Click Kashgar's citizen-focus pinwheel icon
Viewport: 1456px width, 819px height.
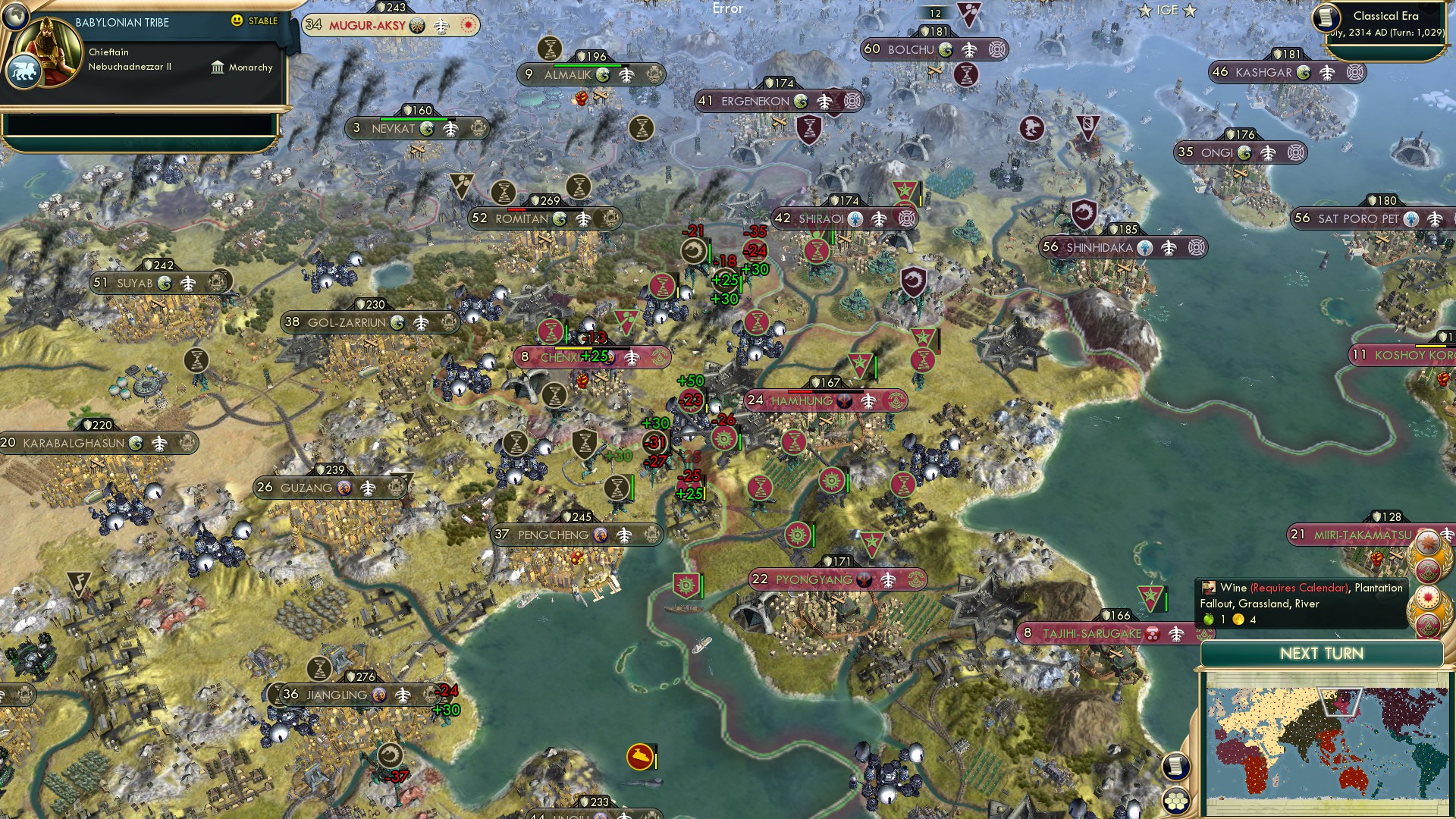click(x=1355, y=73)
